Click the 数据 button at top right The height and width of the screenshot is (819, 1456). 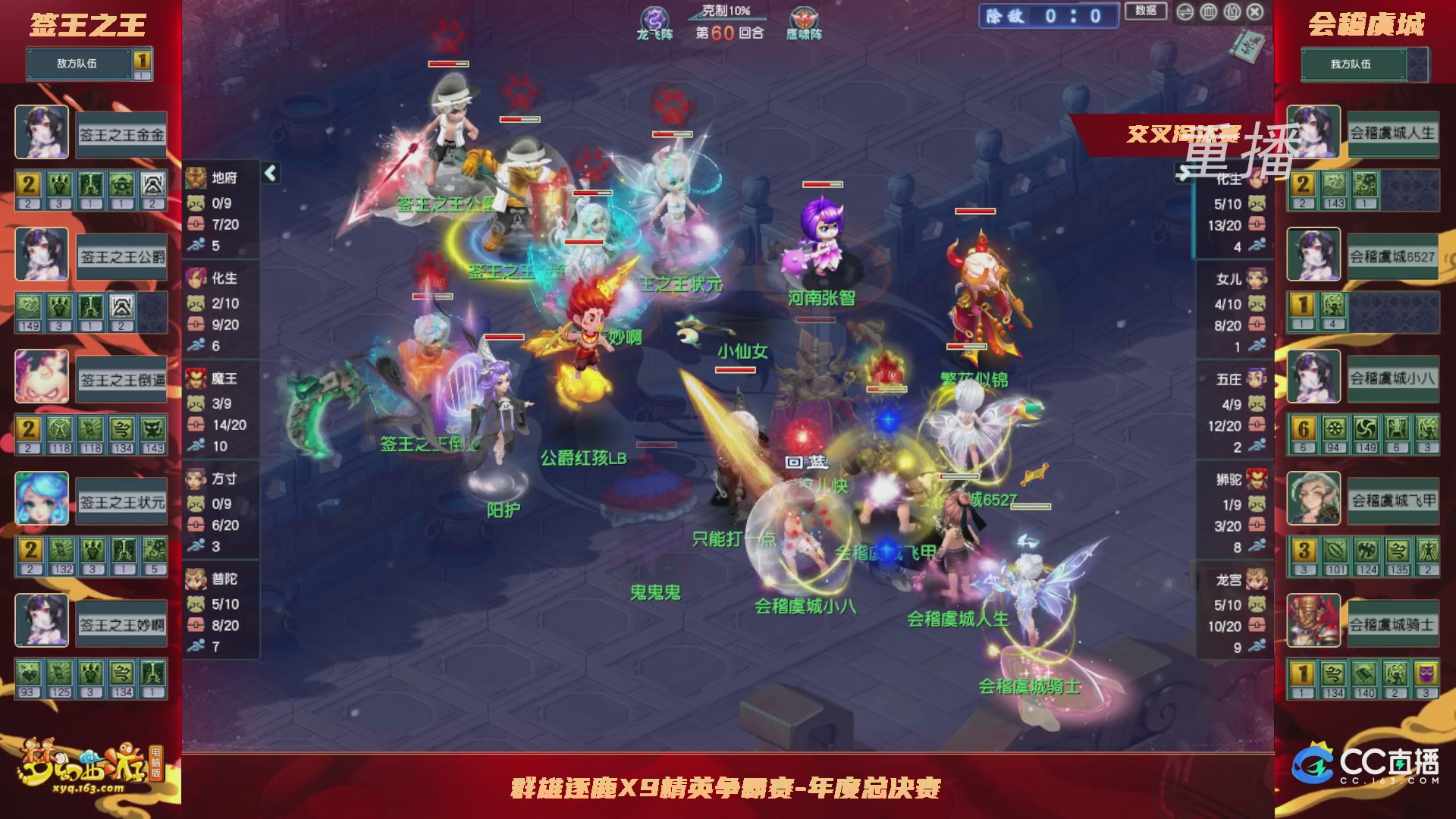point(1147,10)
